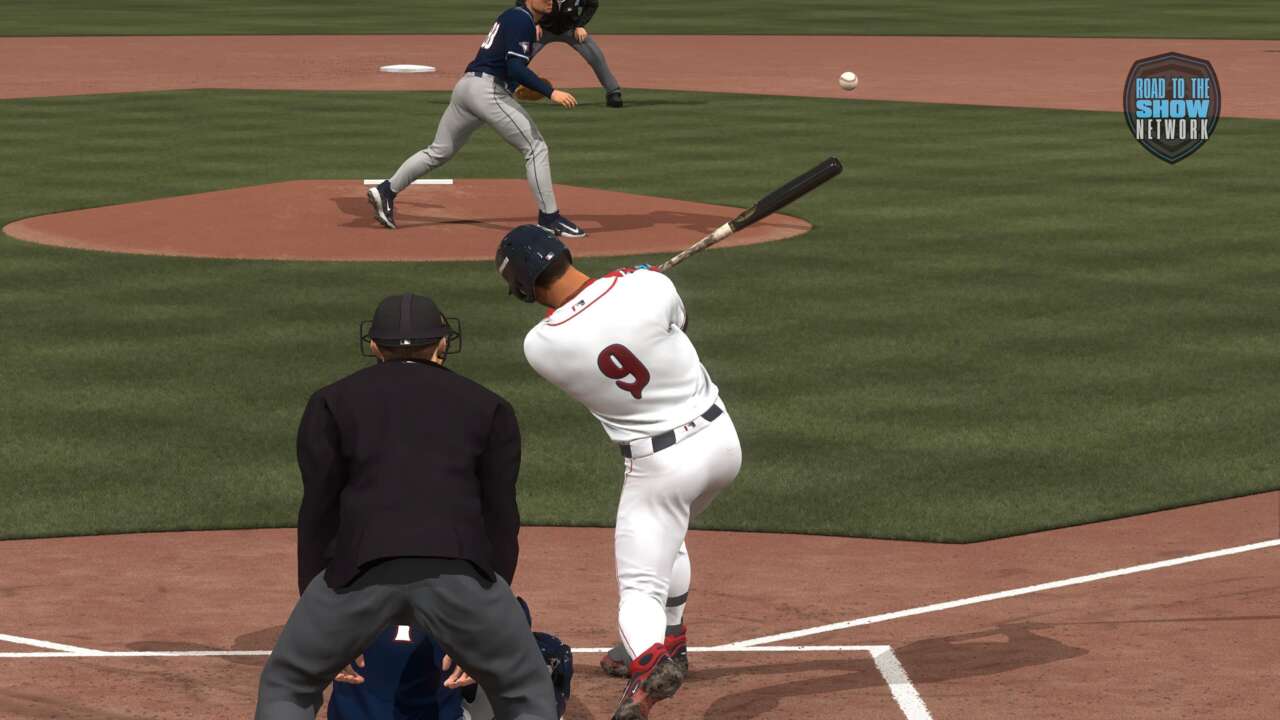Click the Road to the Show Network logo

pos(1171,107)
